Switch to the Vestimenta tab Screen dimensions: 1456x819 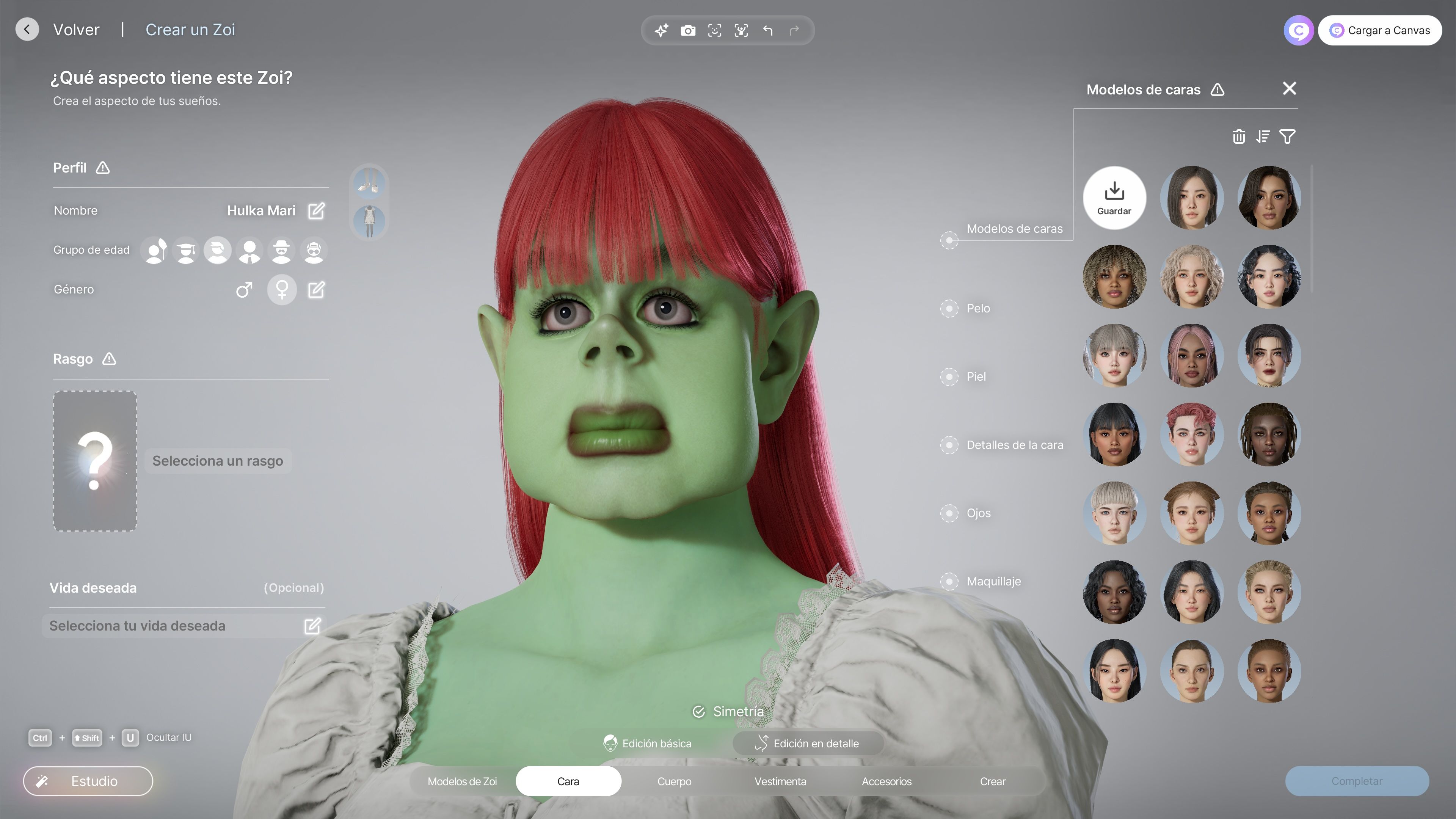pos(780,781)
